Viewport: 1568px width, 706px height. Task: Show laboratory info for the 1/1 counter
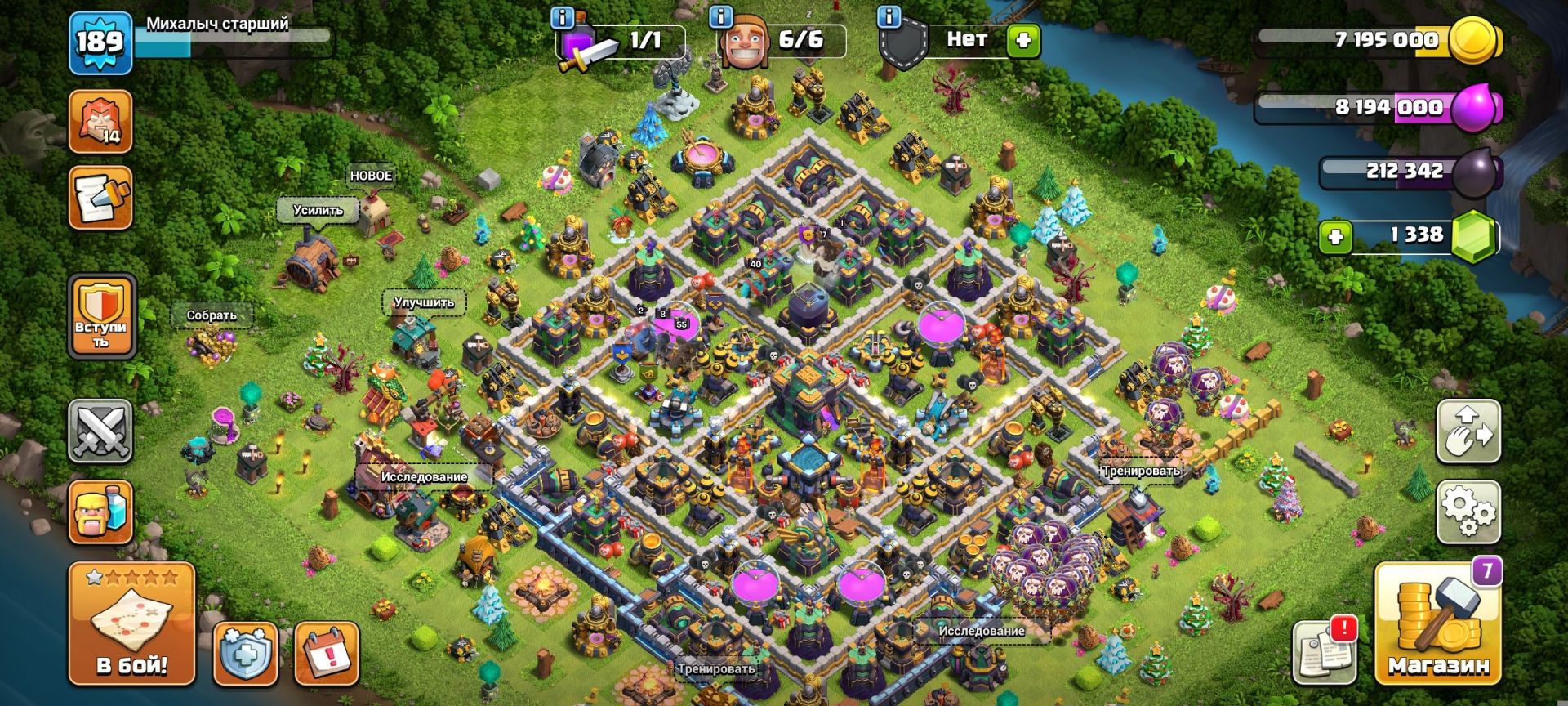coord(563,16)
